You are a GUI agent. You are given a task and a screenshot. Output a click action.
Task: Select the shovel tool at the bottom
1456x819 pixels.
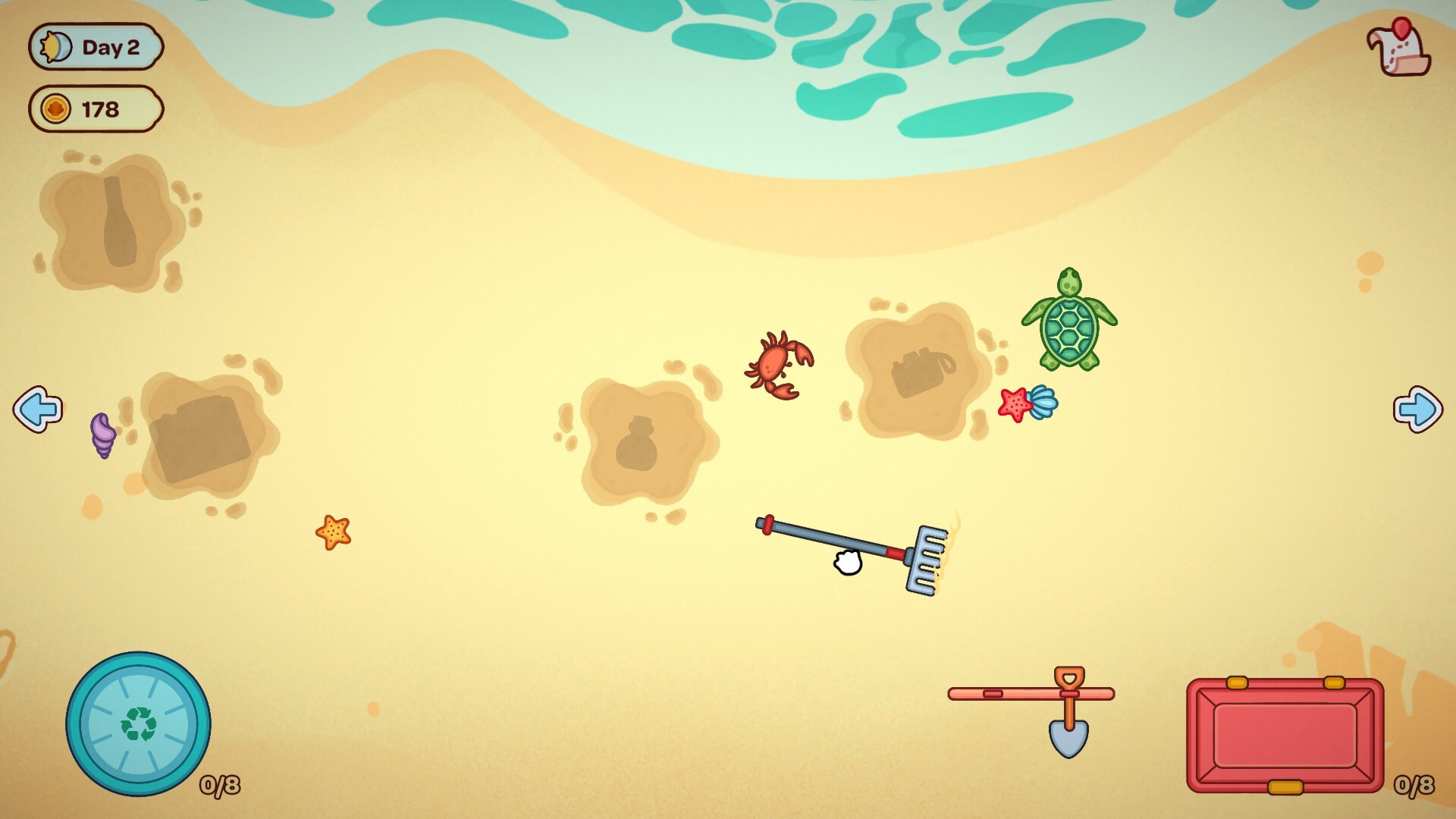coord(1069,713)
